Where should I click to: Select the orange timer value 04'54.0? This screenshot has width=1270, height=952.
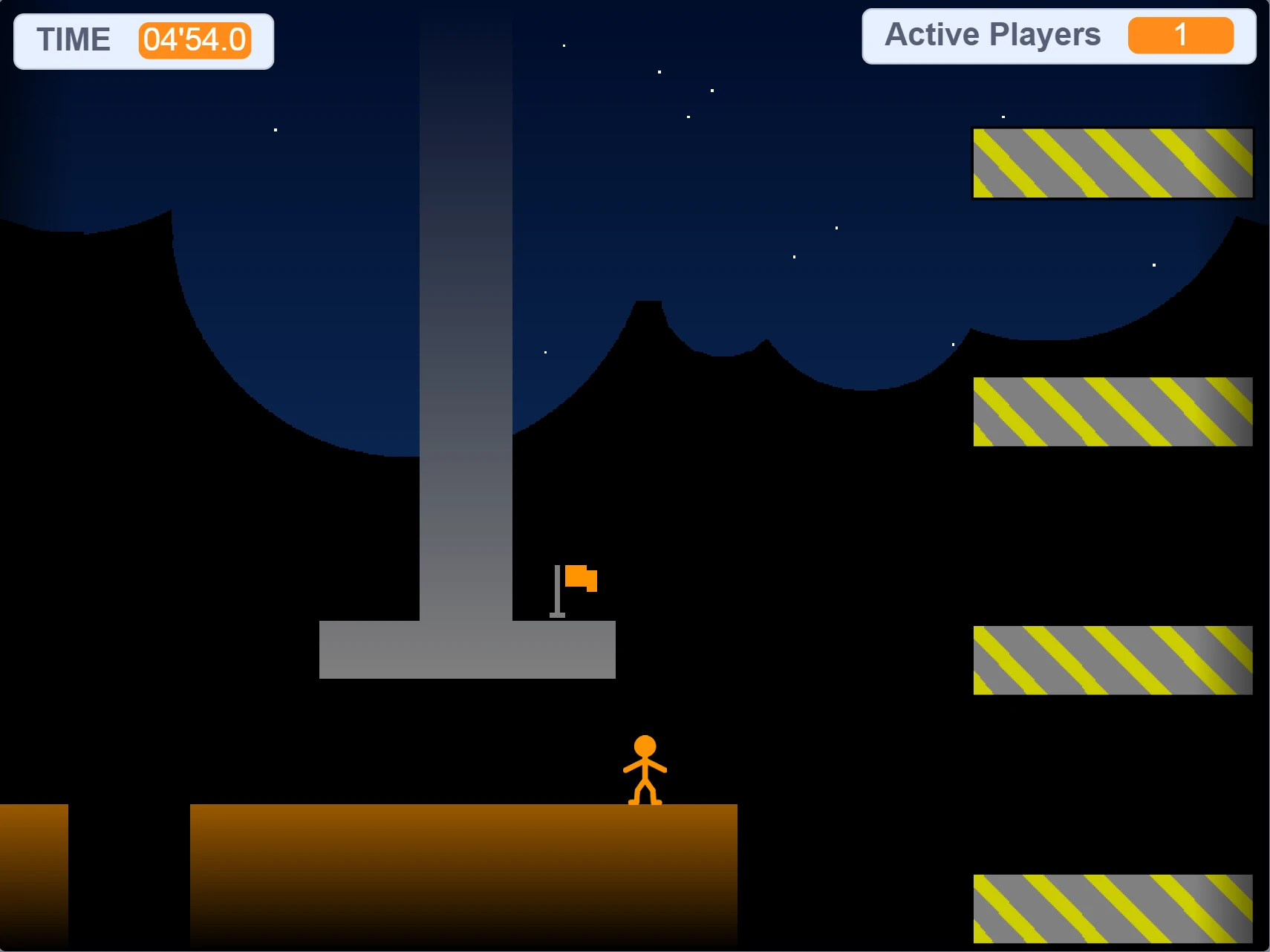point(195,41)
